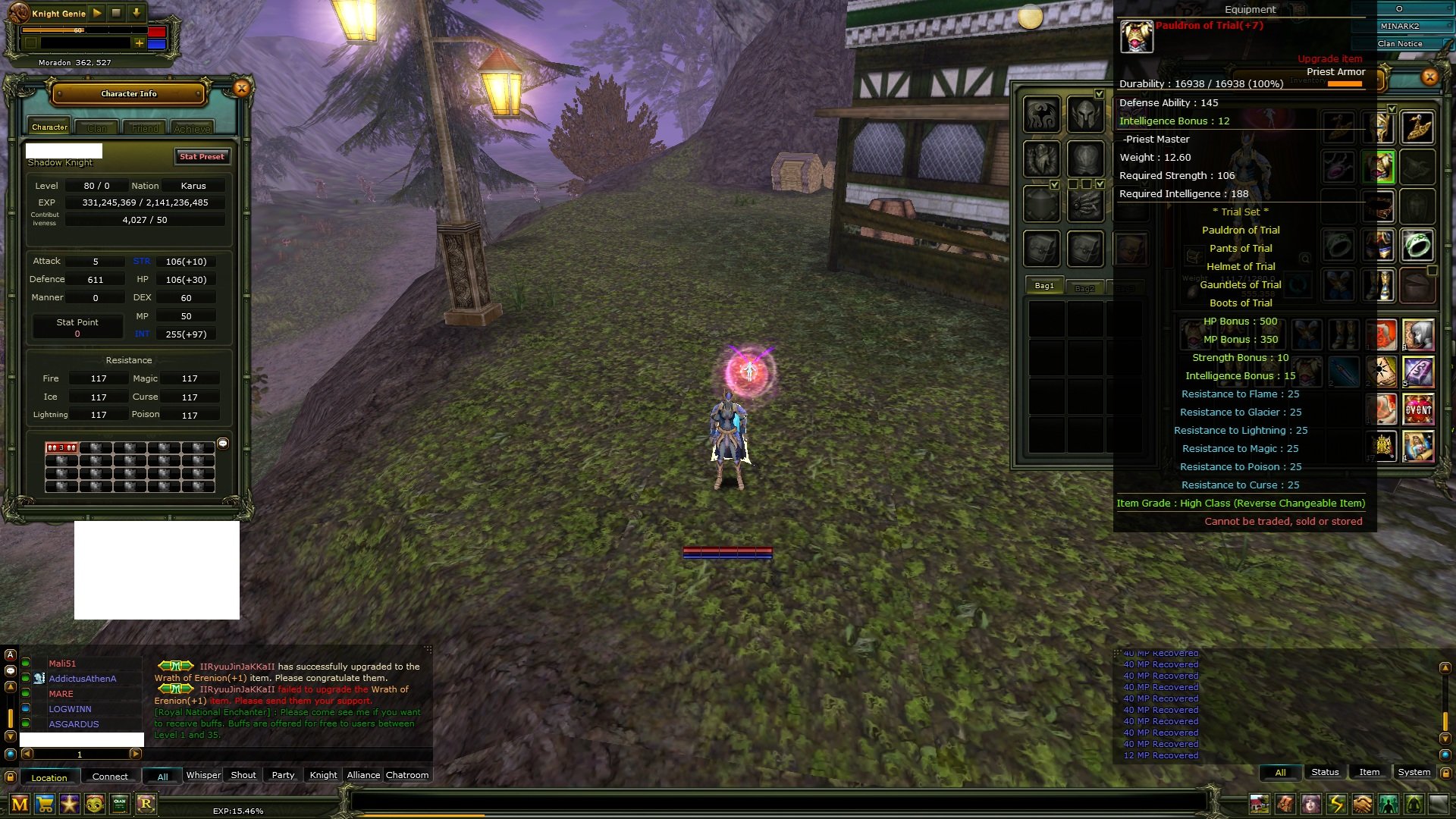
Task: Open the Friend tab
Action: pyautogui.click(x=145, y=128)
